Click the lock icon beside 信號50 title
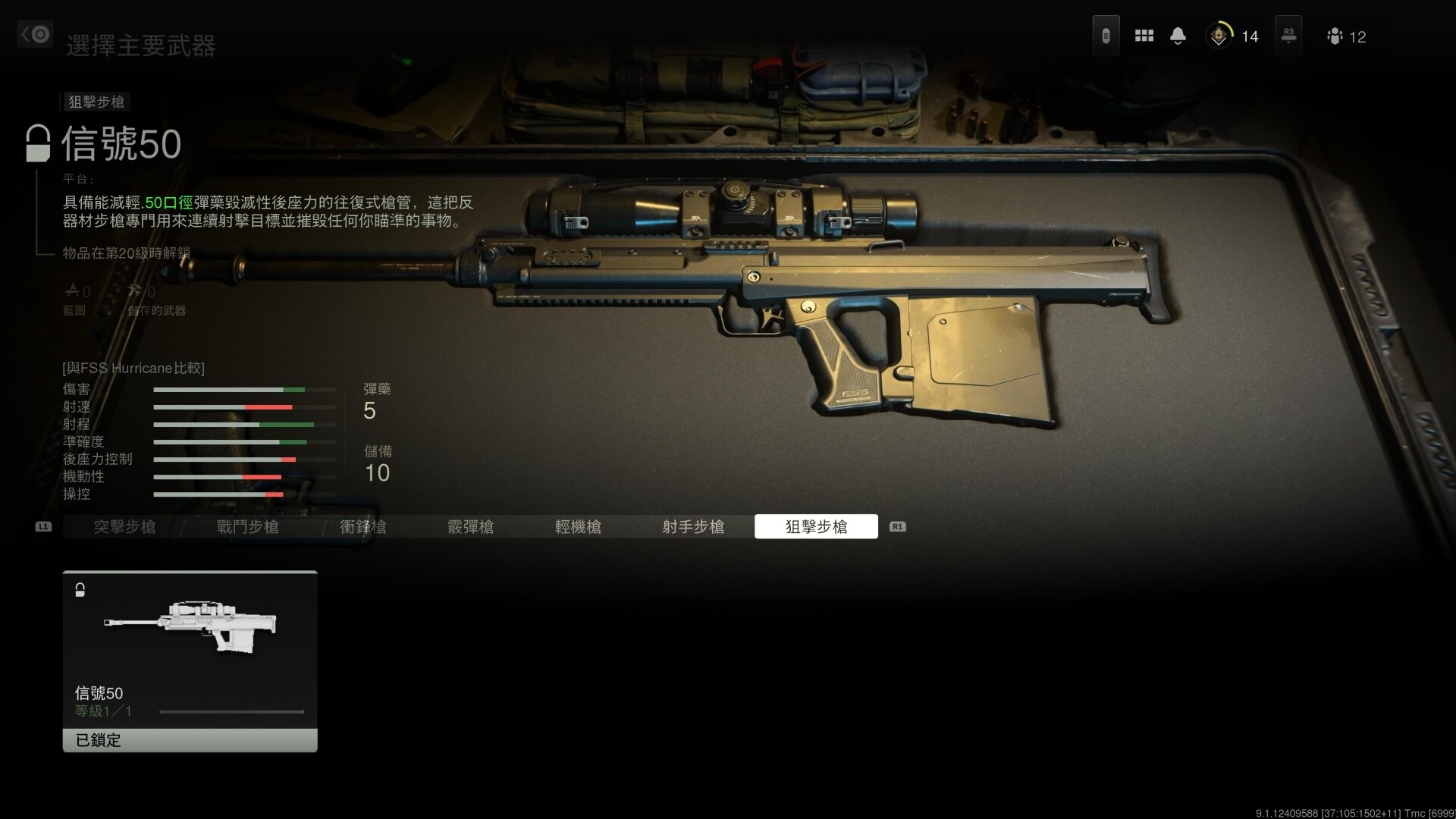The width and height of the screenshot is (1456, 819). click(36, 143)
